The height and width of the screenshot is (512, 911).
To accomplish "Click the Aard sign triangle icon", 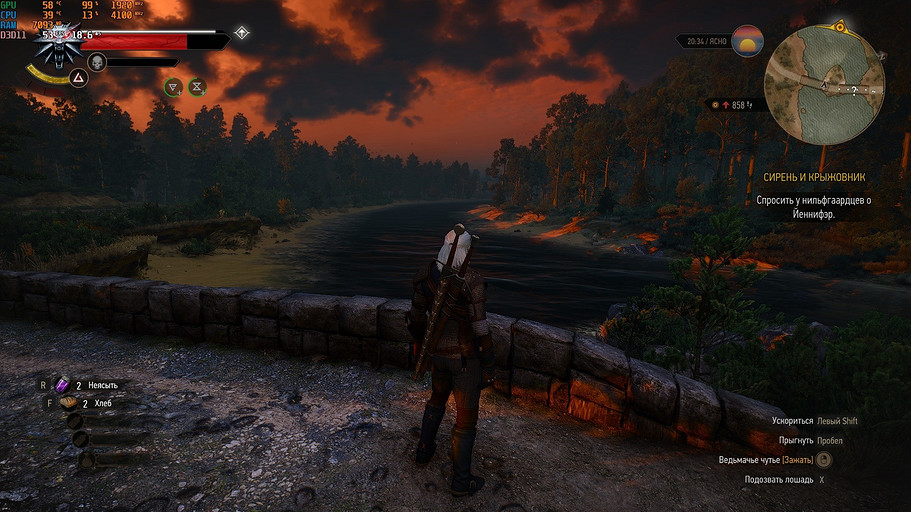I will (76, 76).
